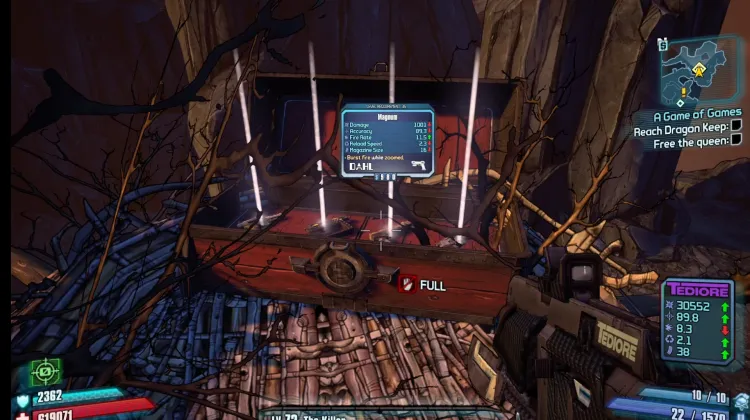Click the Tediore weapon comparison panel
Image resolution: width=750 pixels, height=420 pixels.
click(x=697, y=316)
